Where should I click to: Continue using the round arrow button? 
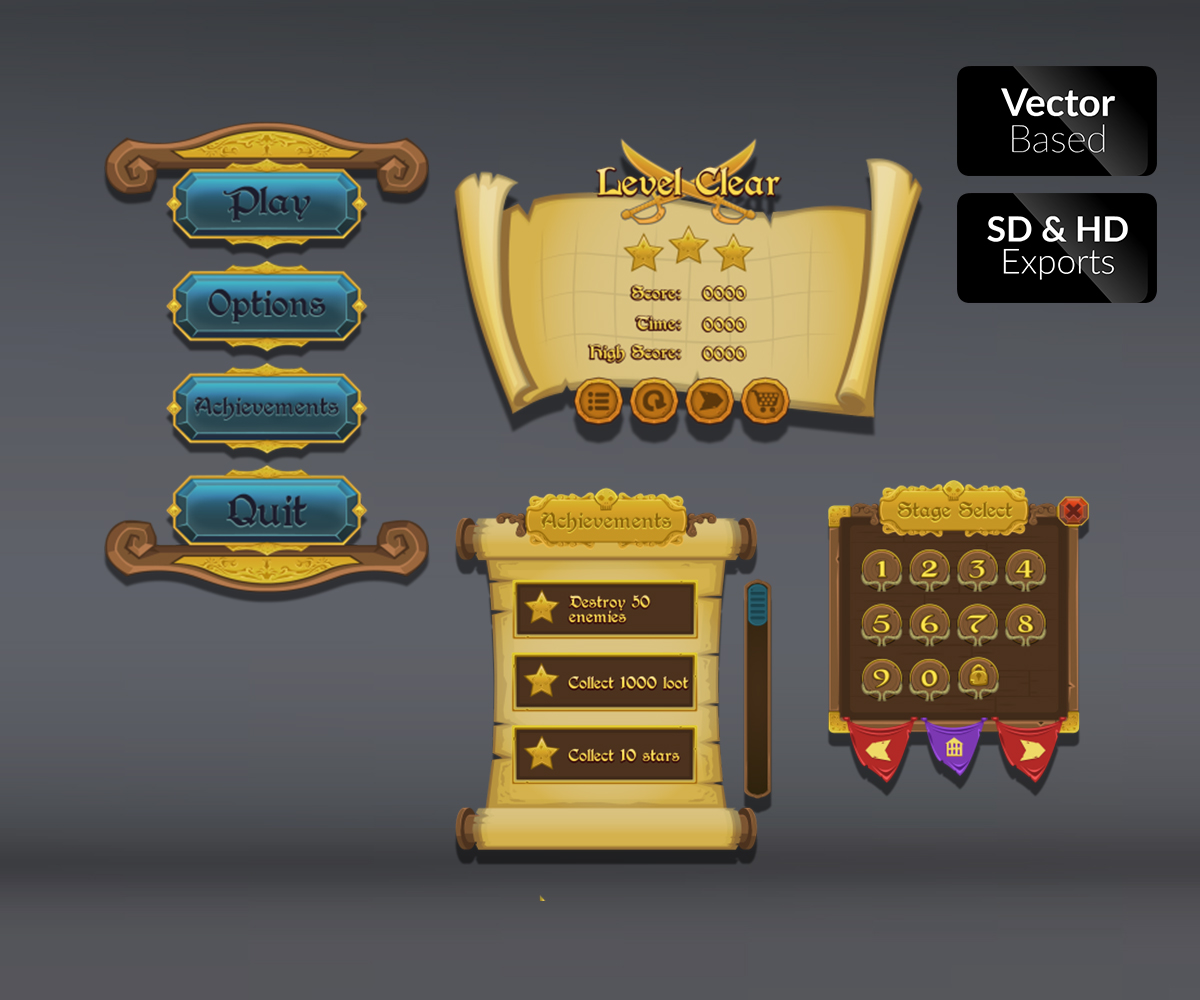(x=710, y=402)
